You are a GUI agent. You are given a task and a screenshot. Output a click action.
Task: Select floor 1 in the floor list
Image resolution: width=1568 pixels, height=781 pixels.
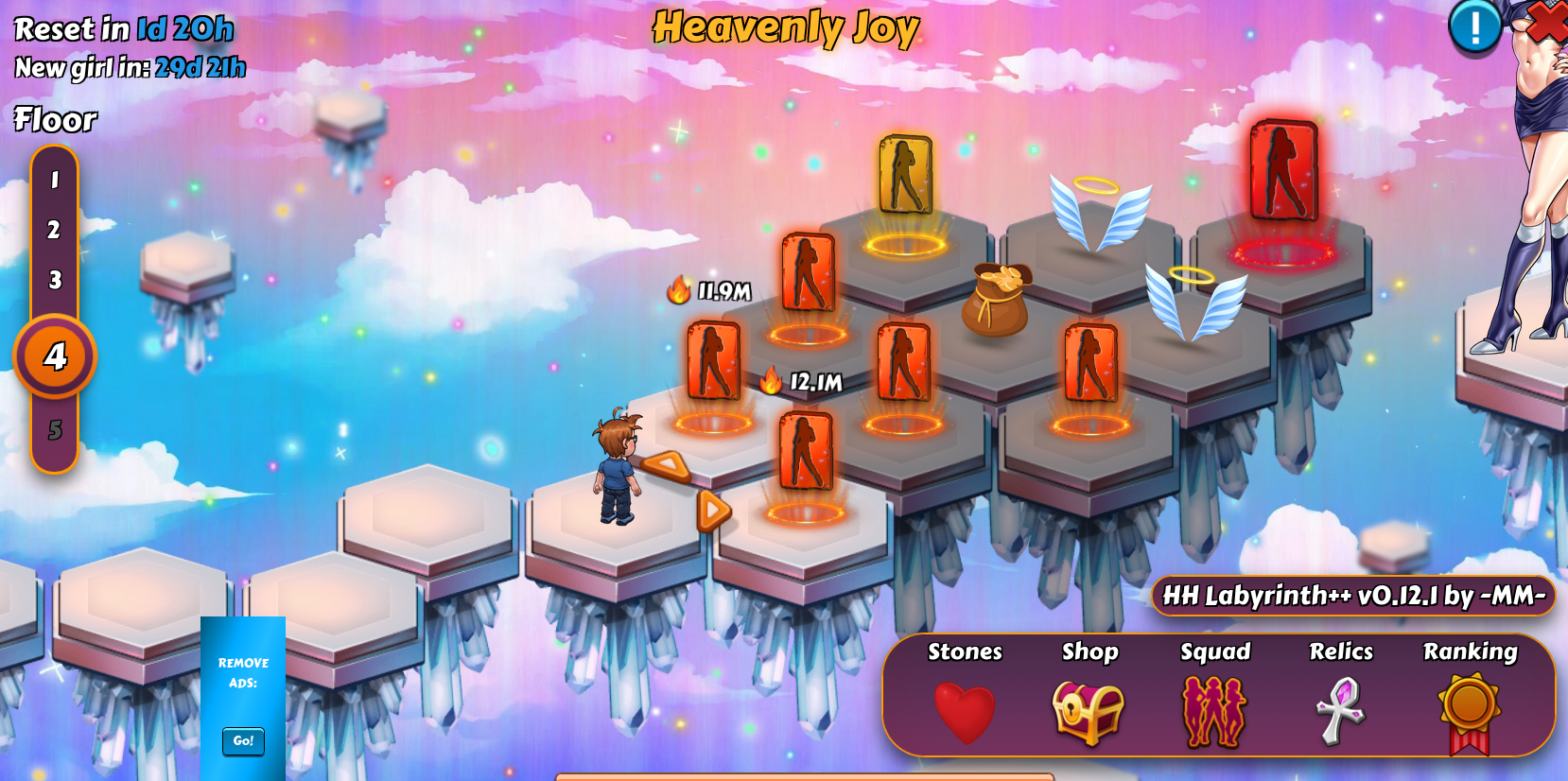(x=55, y=180)
